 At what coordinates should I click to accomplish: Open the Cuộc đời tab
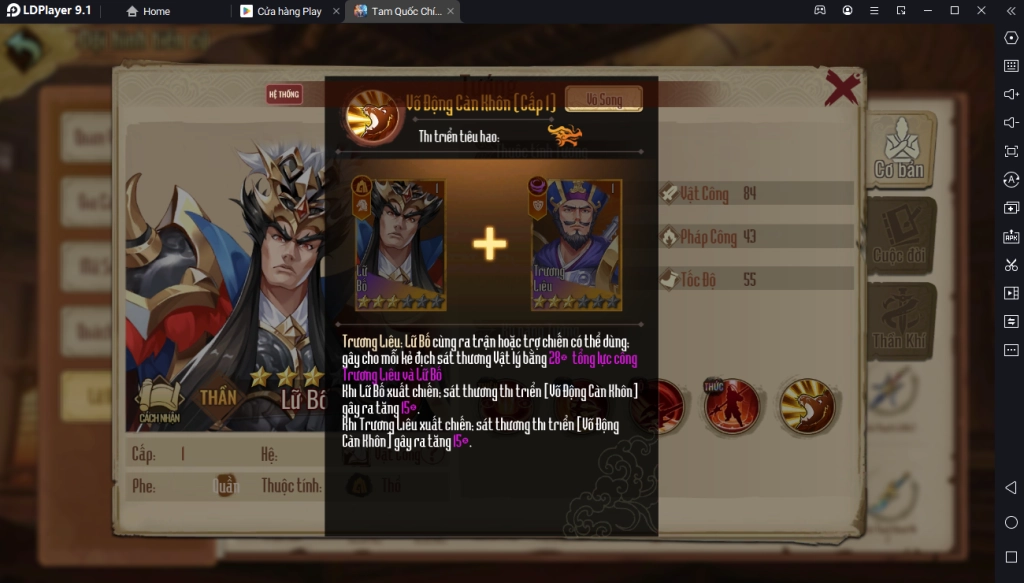tap(900, 236)
